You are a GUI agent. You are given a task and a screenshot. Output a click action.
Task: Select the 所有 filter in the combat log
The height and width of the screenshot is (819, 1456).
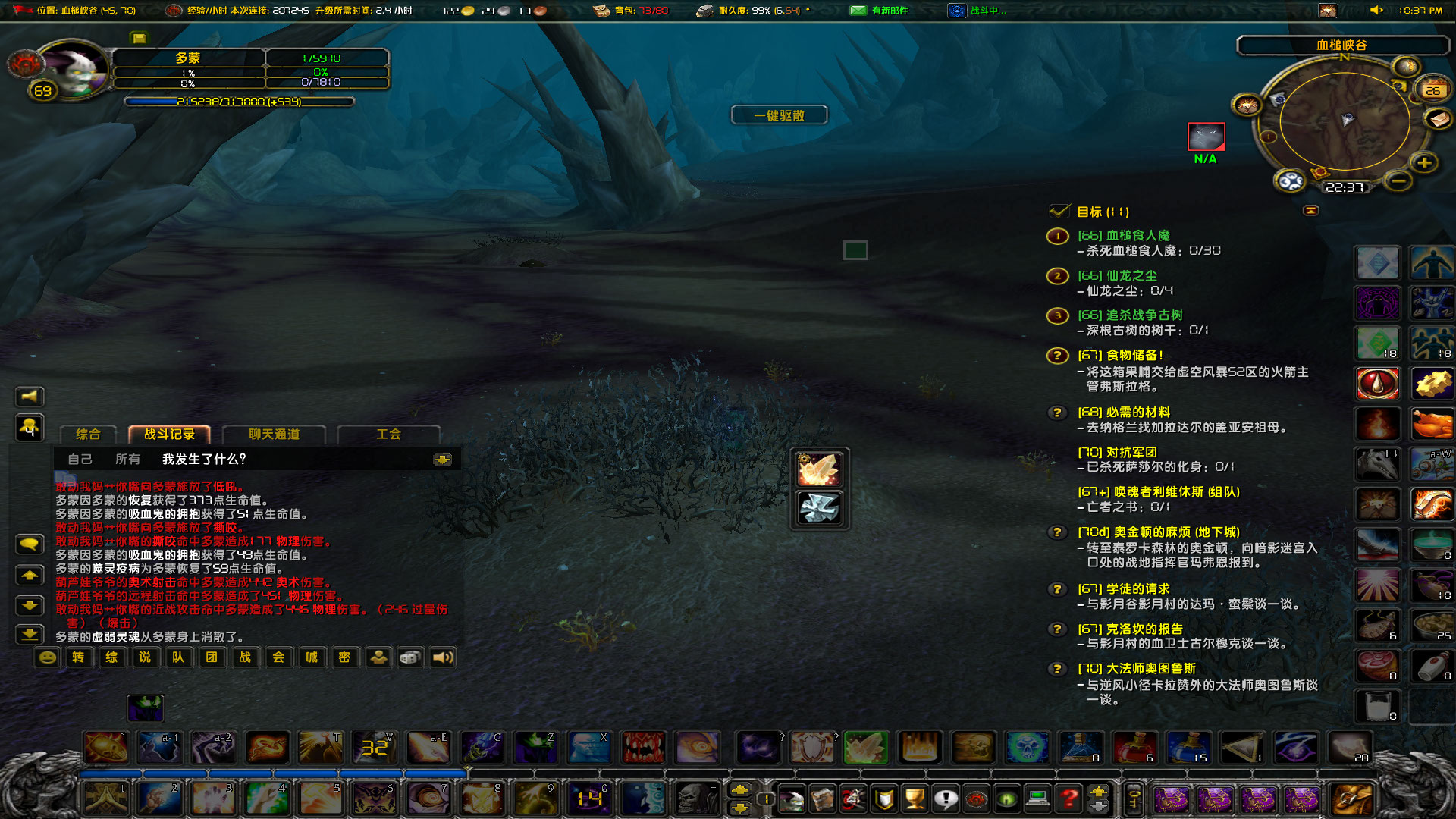click(127, 459)
